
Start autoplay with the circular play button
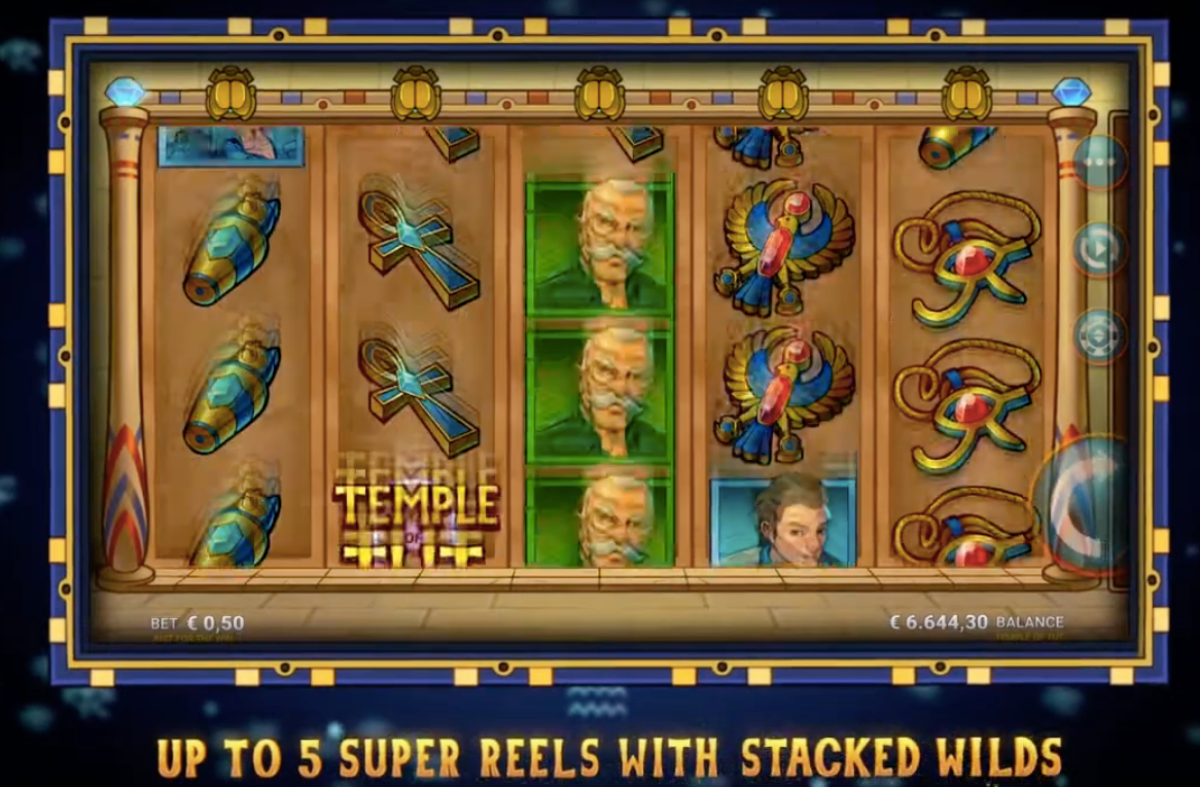pos(1100,247)
